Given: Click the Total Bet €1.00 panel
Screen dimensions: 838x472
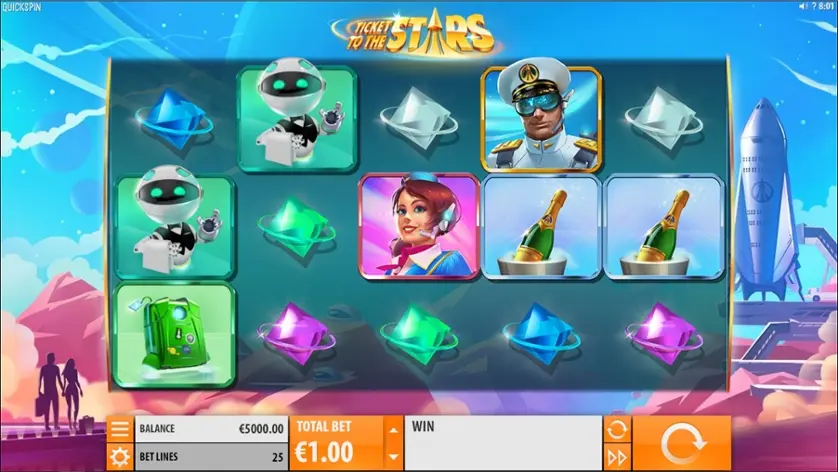Looking at the screenshot, I should pos(336,443).
